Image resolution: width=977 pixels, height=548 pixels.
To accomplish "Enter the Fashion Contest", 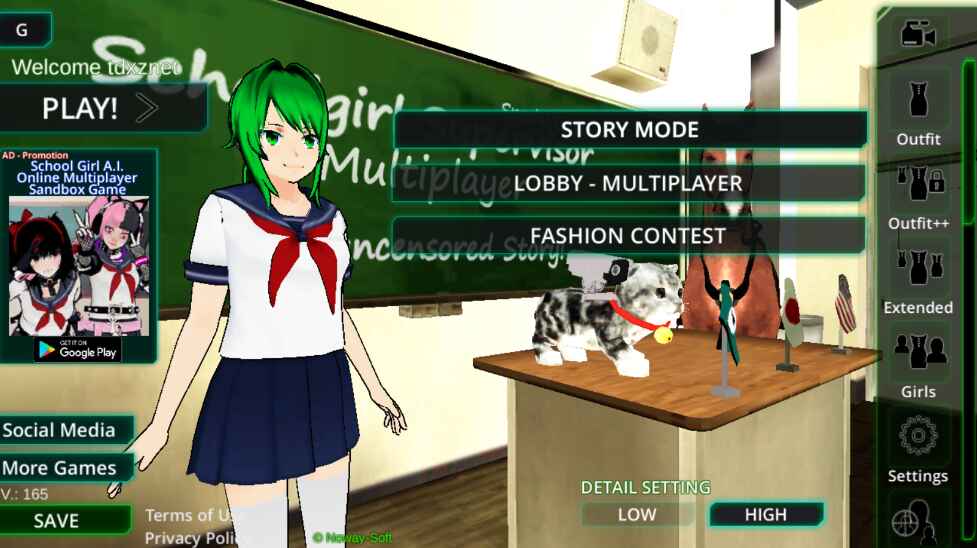I will pos(628,236).
